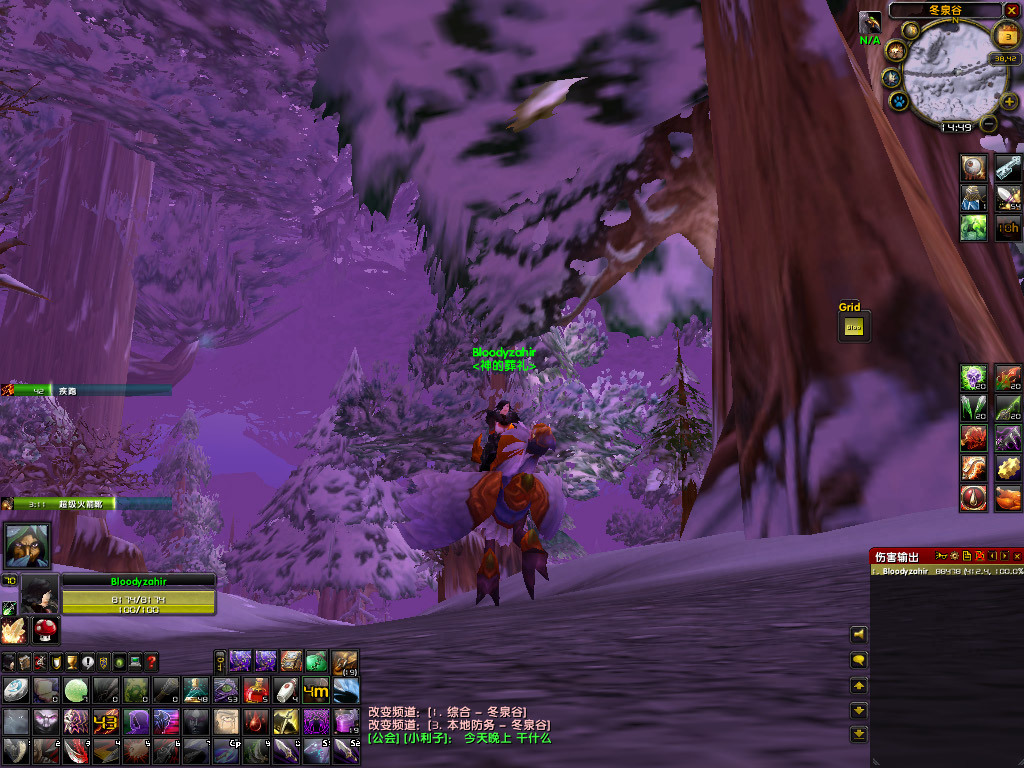Open the golden keyring slot

point(220,661)
